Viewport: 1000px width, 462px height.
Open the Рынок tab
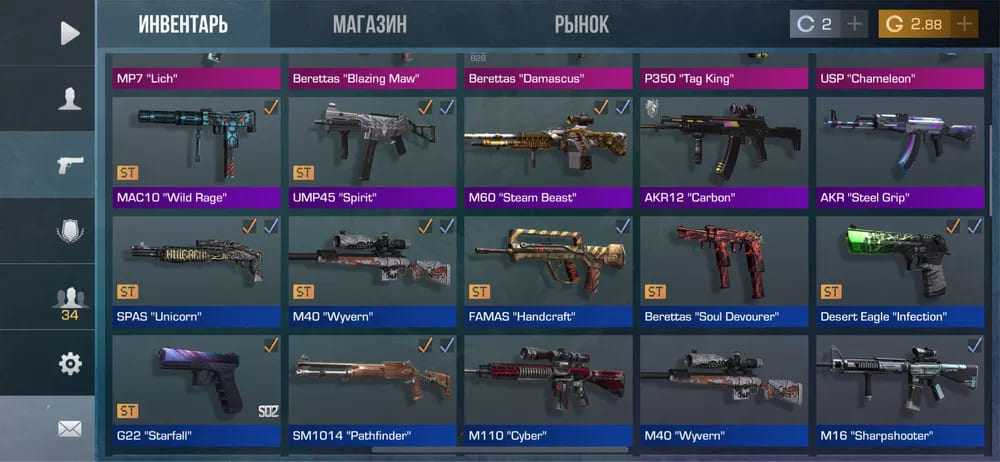tap(581, 24)
